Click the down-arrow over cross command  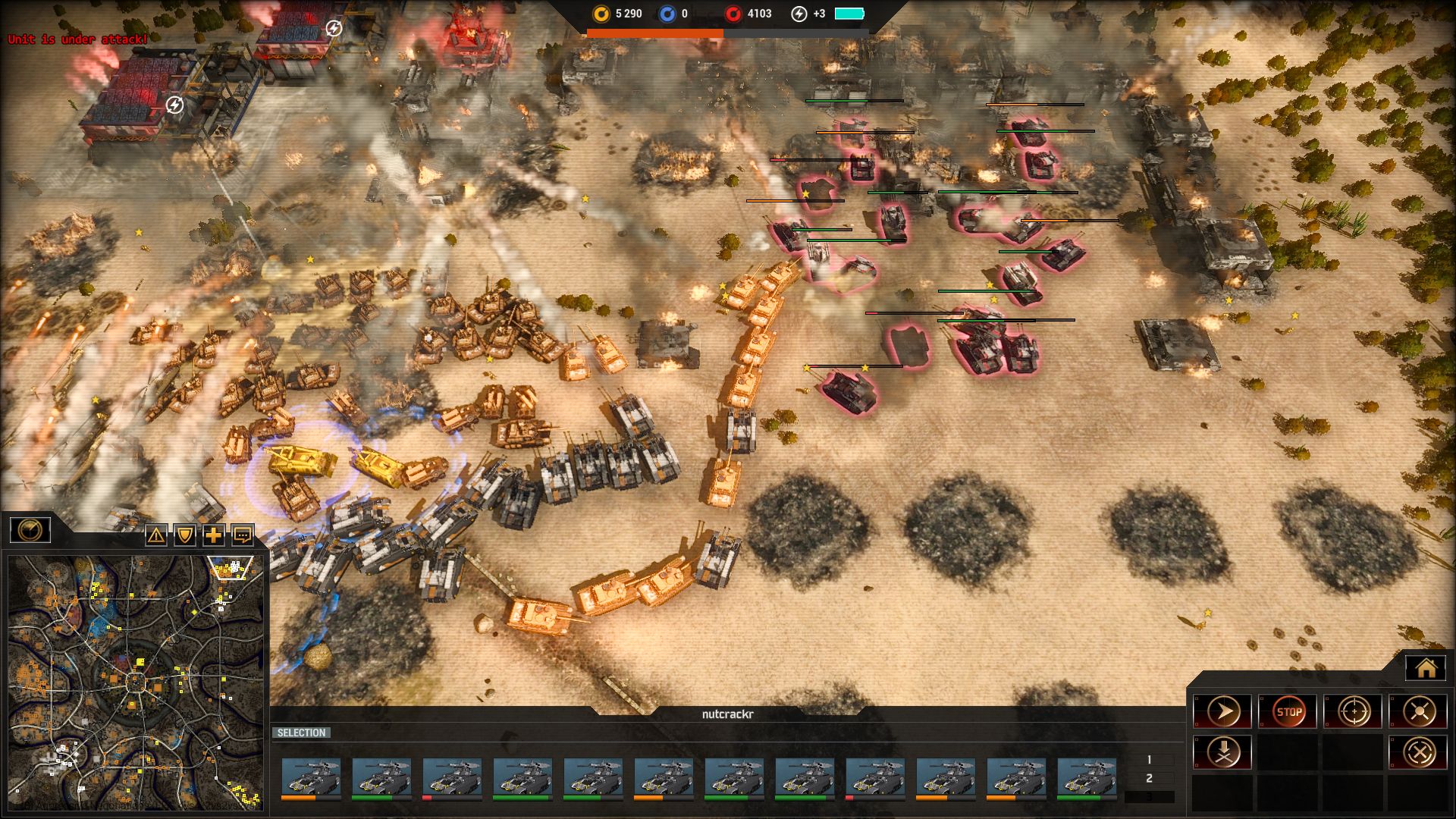coord(1222,752)
